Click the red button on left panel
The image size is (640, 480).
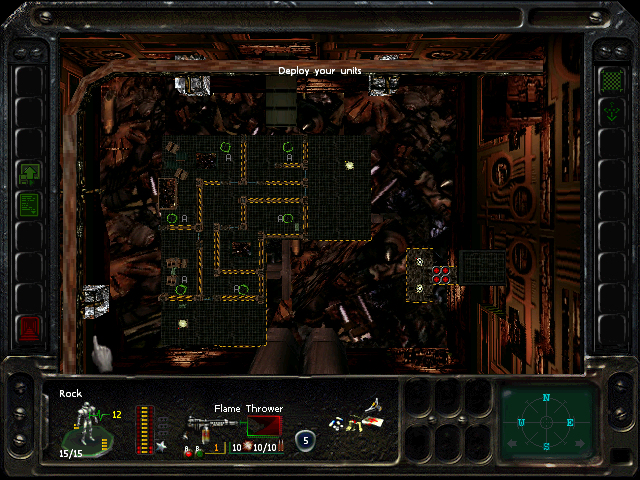click(29, 327)
